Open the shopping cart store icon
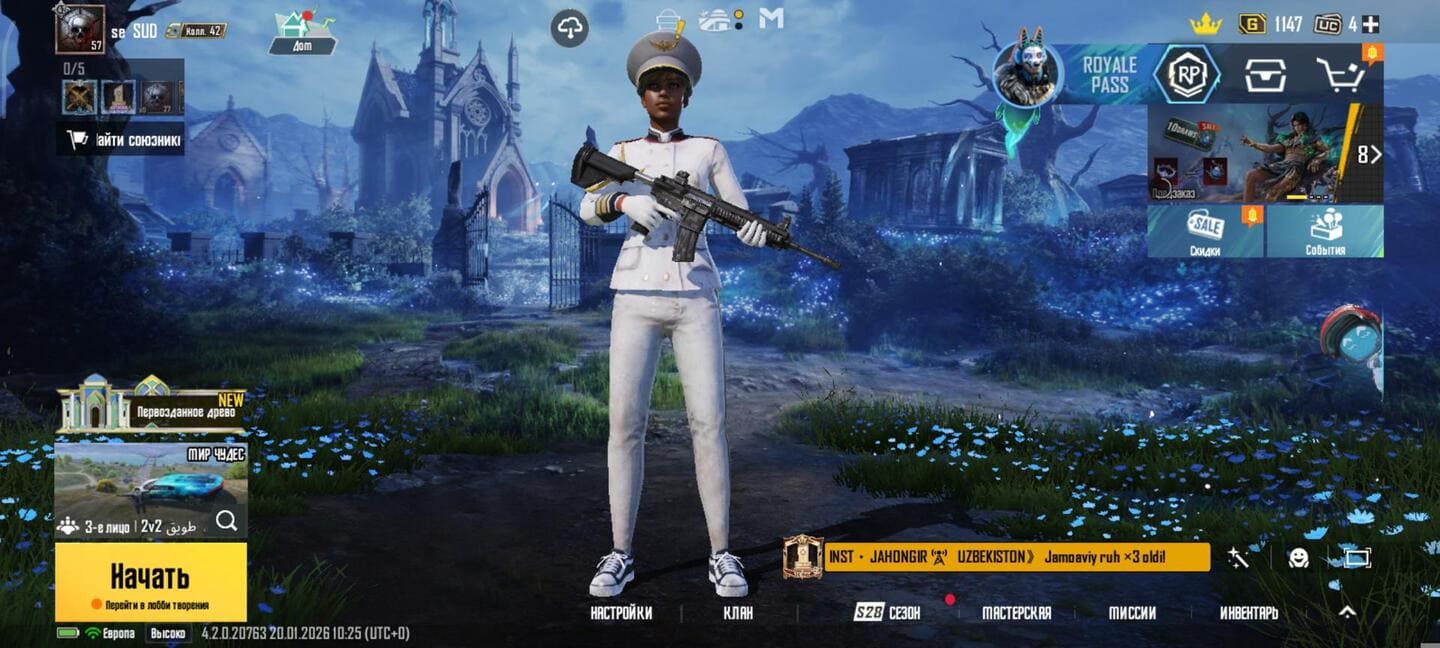 tap(1340, 75)
